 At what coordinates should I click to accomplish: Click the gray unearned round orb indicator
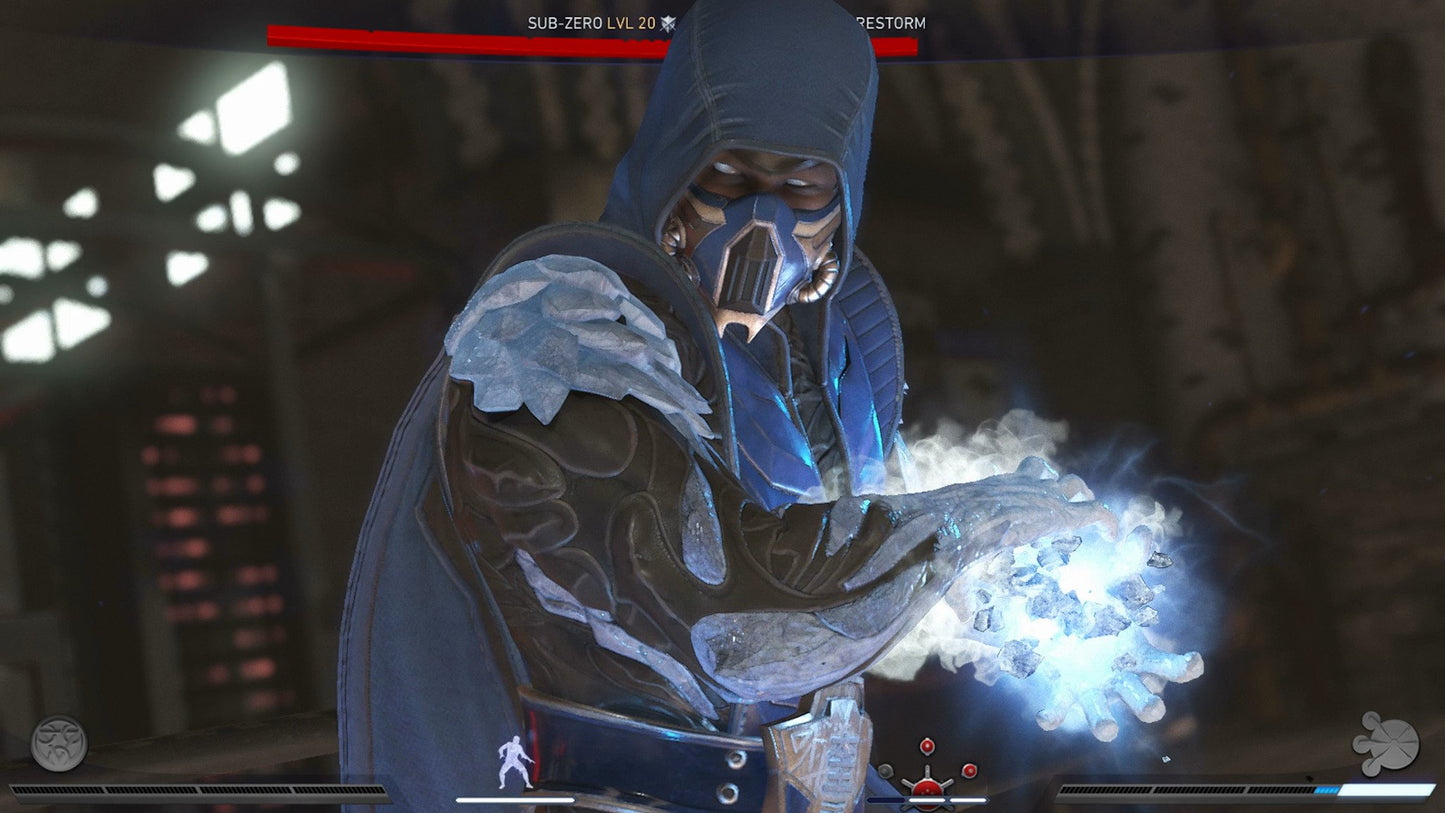886,770
